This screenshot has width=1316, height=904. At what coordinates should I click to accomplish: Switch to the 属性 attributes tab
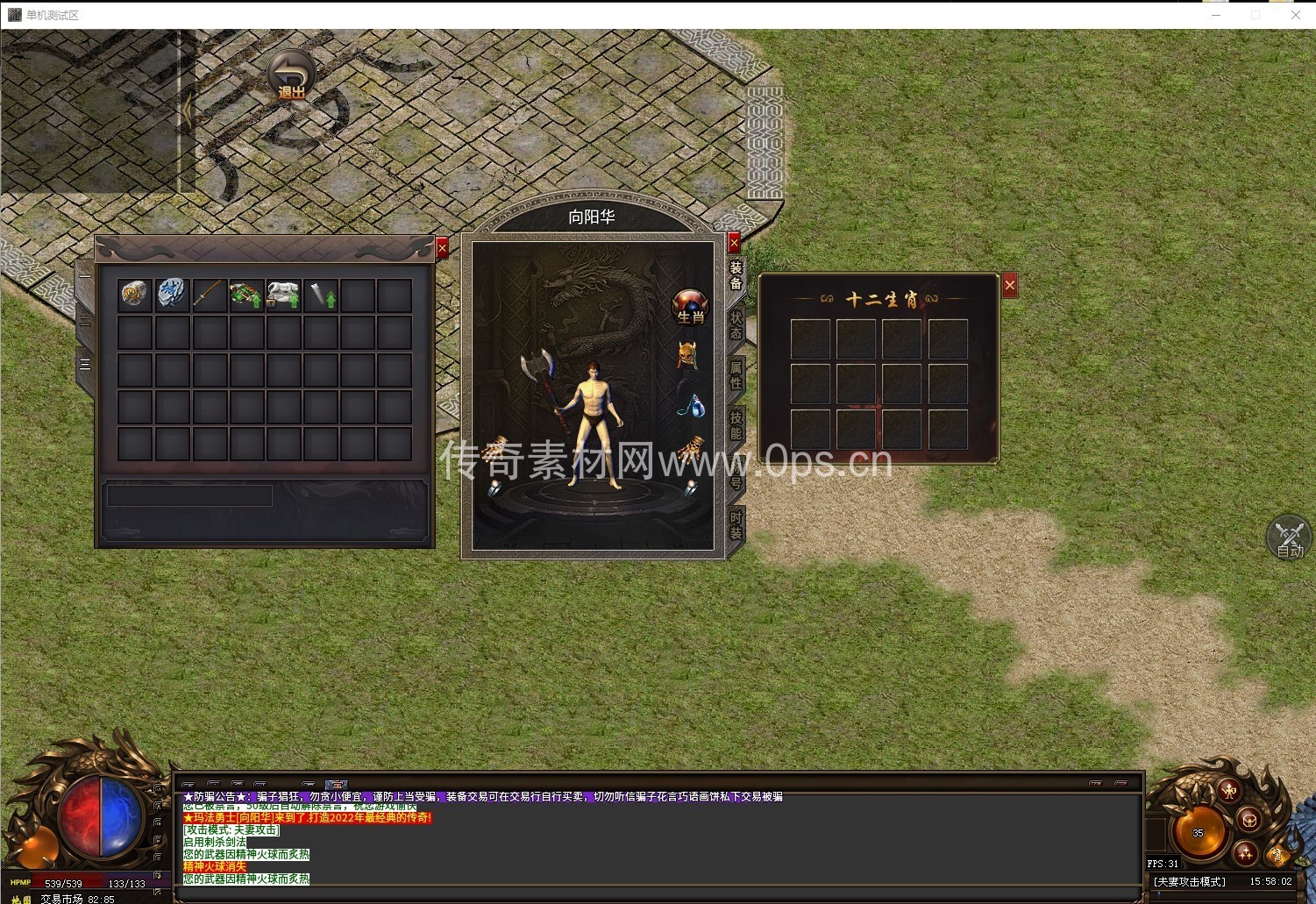tap(736, 375)
